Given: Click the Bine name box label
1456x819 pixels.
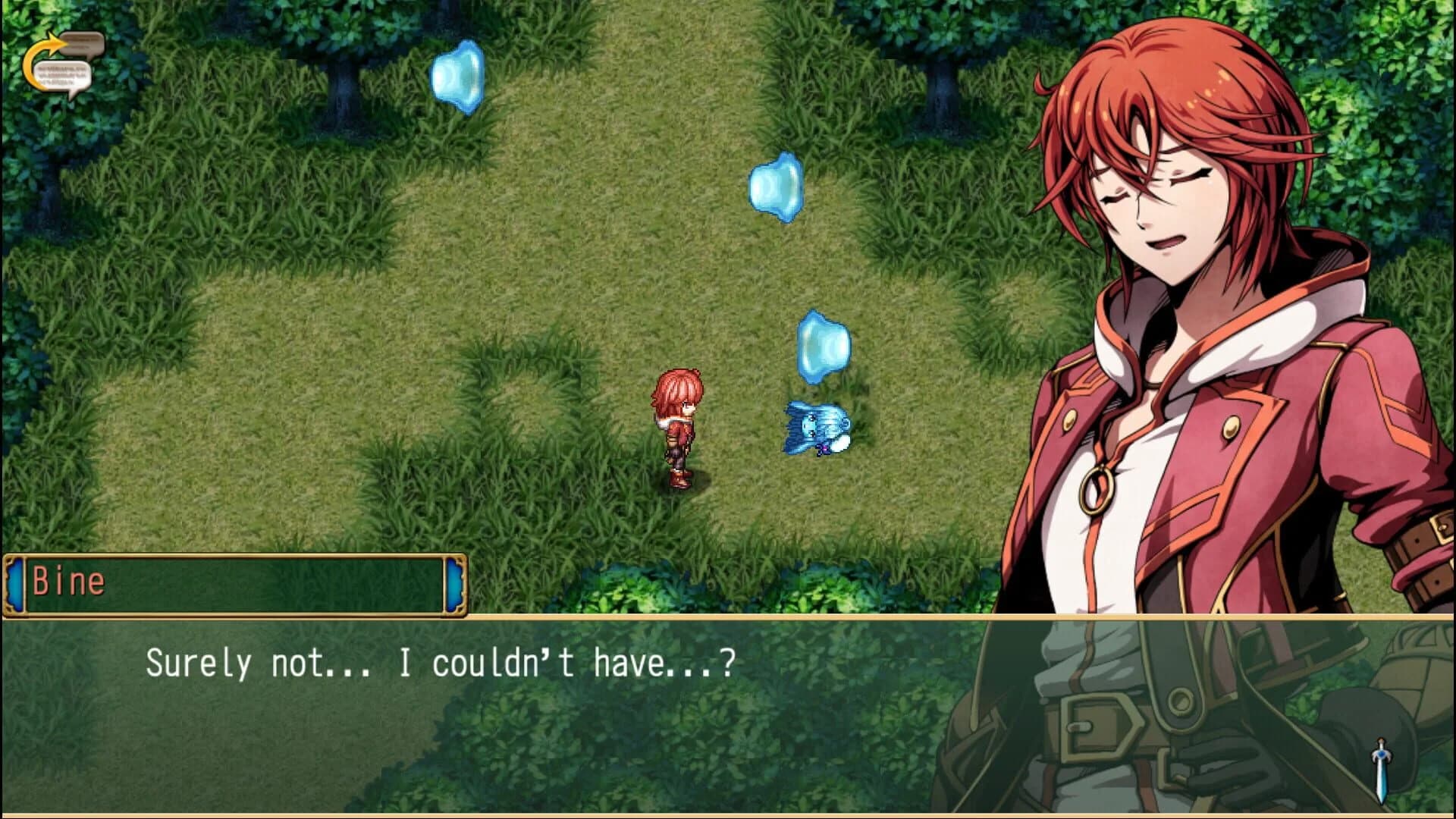Looking at the screenshot, I should [71, 582].
